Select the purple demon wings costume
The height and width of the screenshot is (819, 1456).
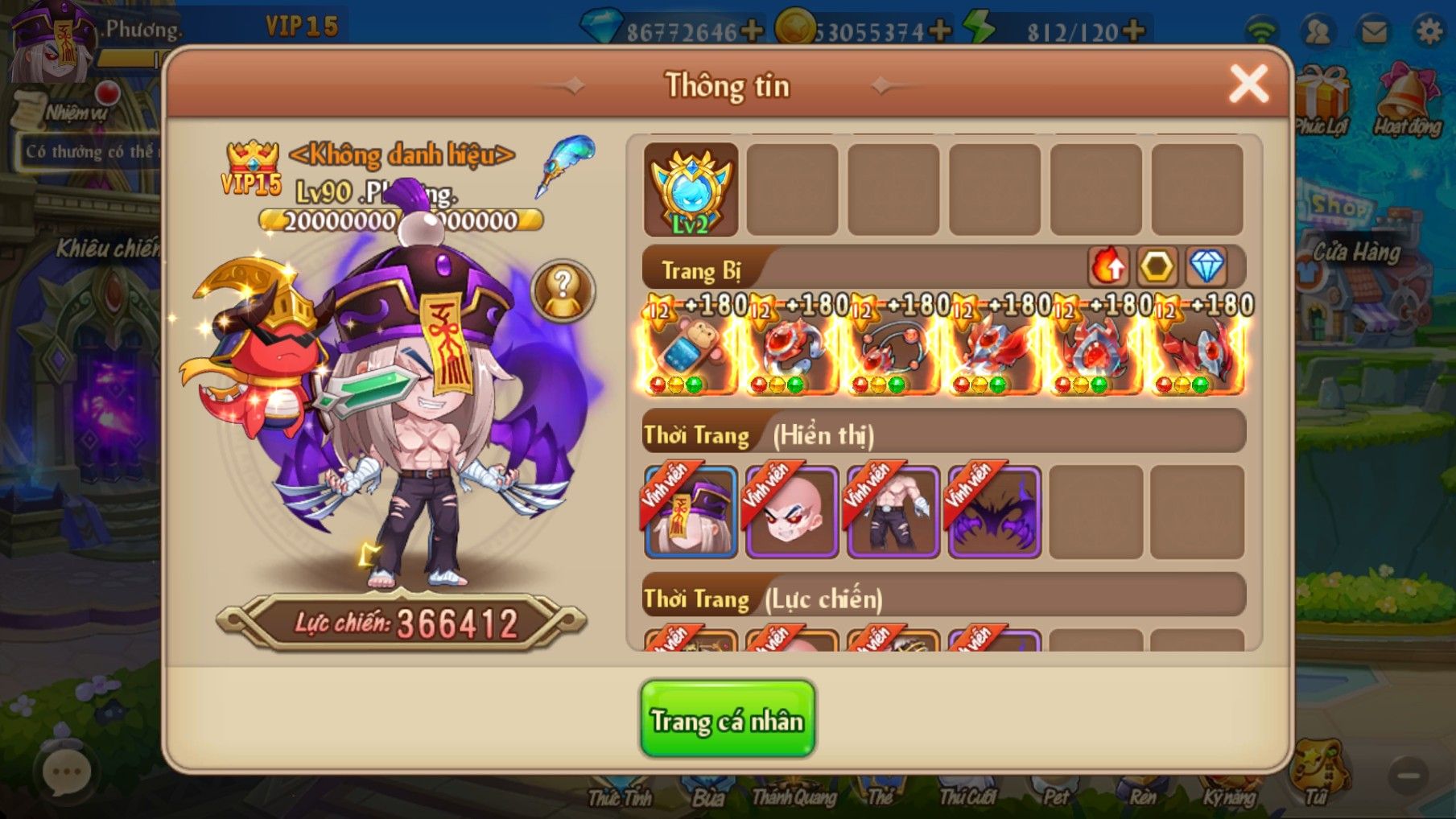point(995,512)
